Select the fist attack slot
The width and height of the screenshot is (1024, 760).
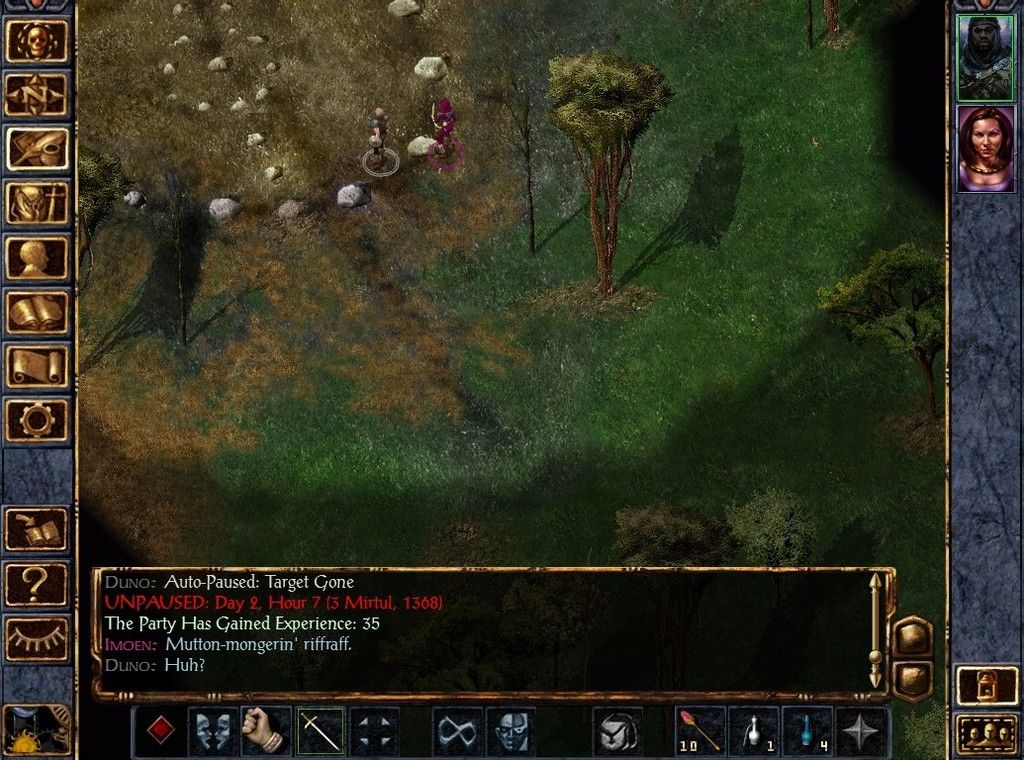coord(267,732)
